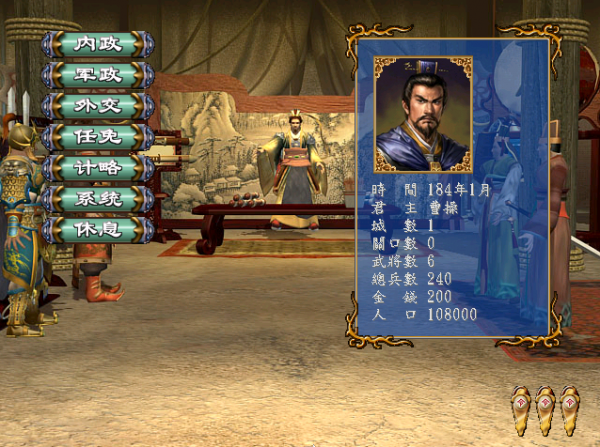Open the 任免 (Appointments) menu
The height and width of the screenshot is (447, 600).
point(98,137)
